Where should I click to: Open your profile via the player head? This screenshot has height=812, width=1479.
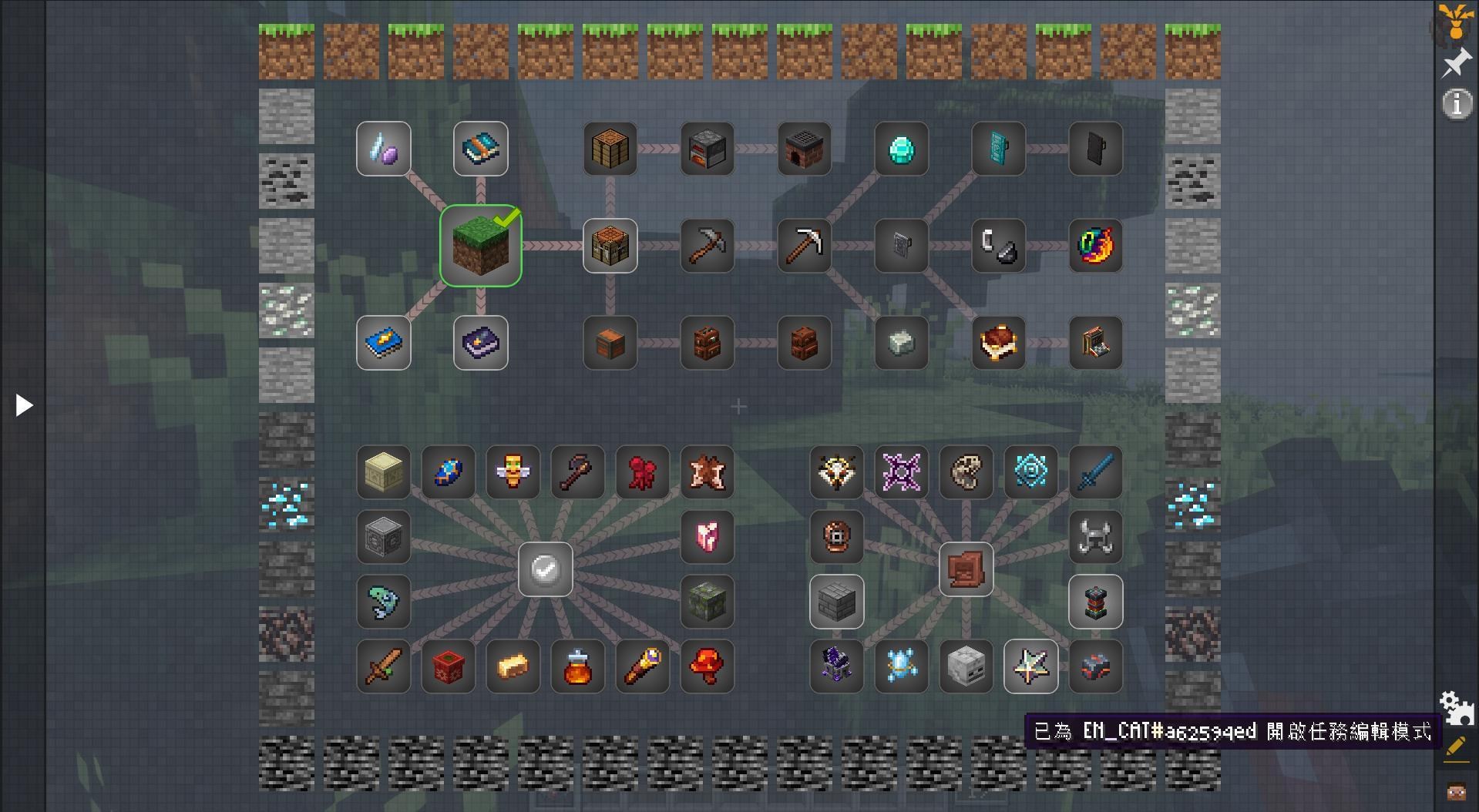(1456, 790)
